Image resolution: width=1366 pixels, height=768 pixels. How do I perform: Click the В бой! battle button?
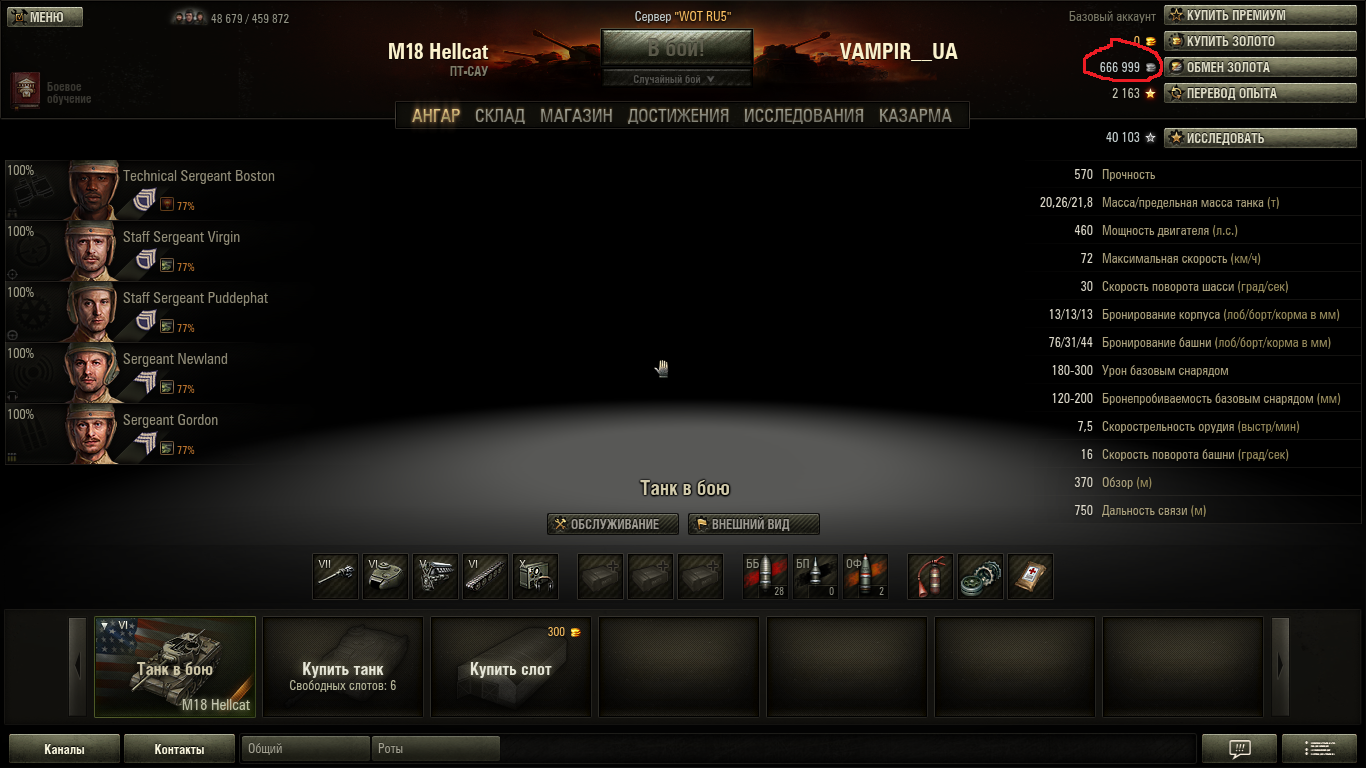coord(676,49)
